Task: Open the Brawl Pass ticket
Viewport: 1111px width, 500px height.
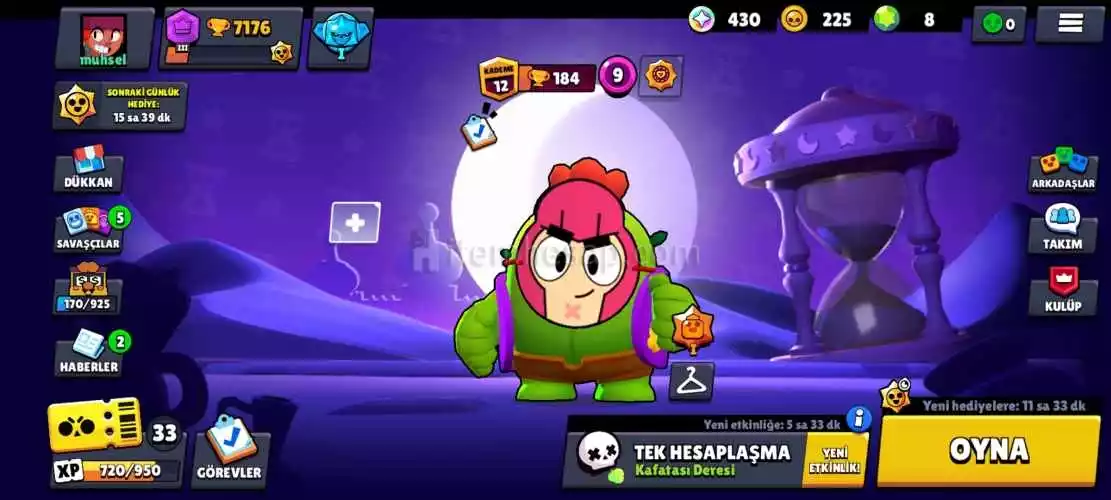Action: 96,427
